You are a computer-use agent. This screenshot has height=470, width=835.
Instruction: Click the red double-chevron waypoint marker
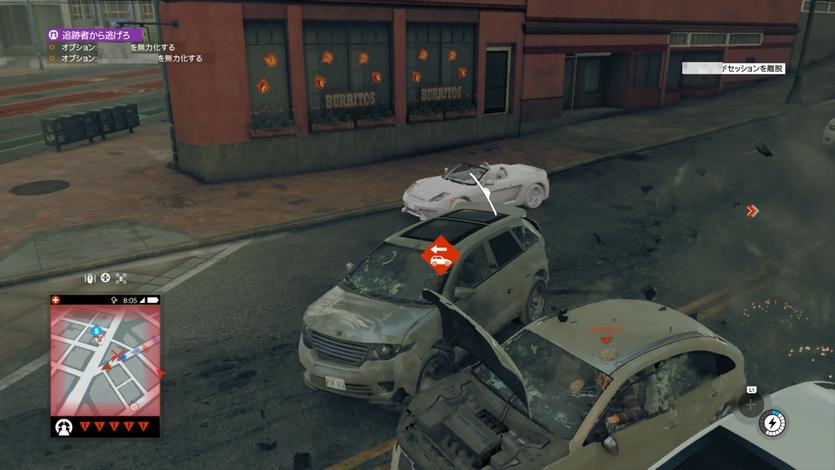point(752,211)
